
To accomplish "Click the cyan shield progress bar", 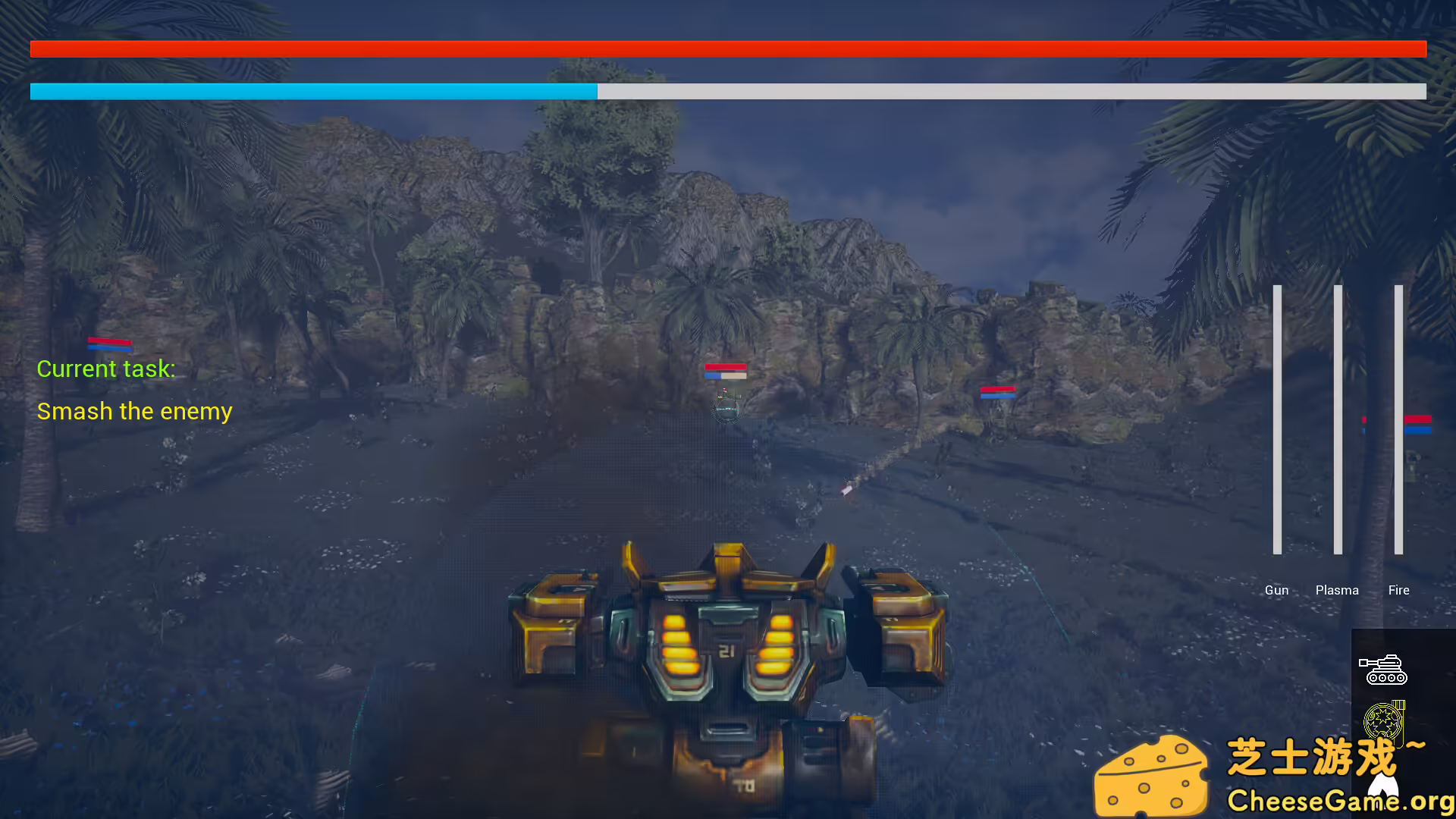I will tap(313, 91).
